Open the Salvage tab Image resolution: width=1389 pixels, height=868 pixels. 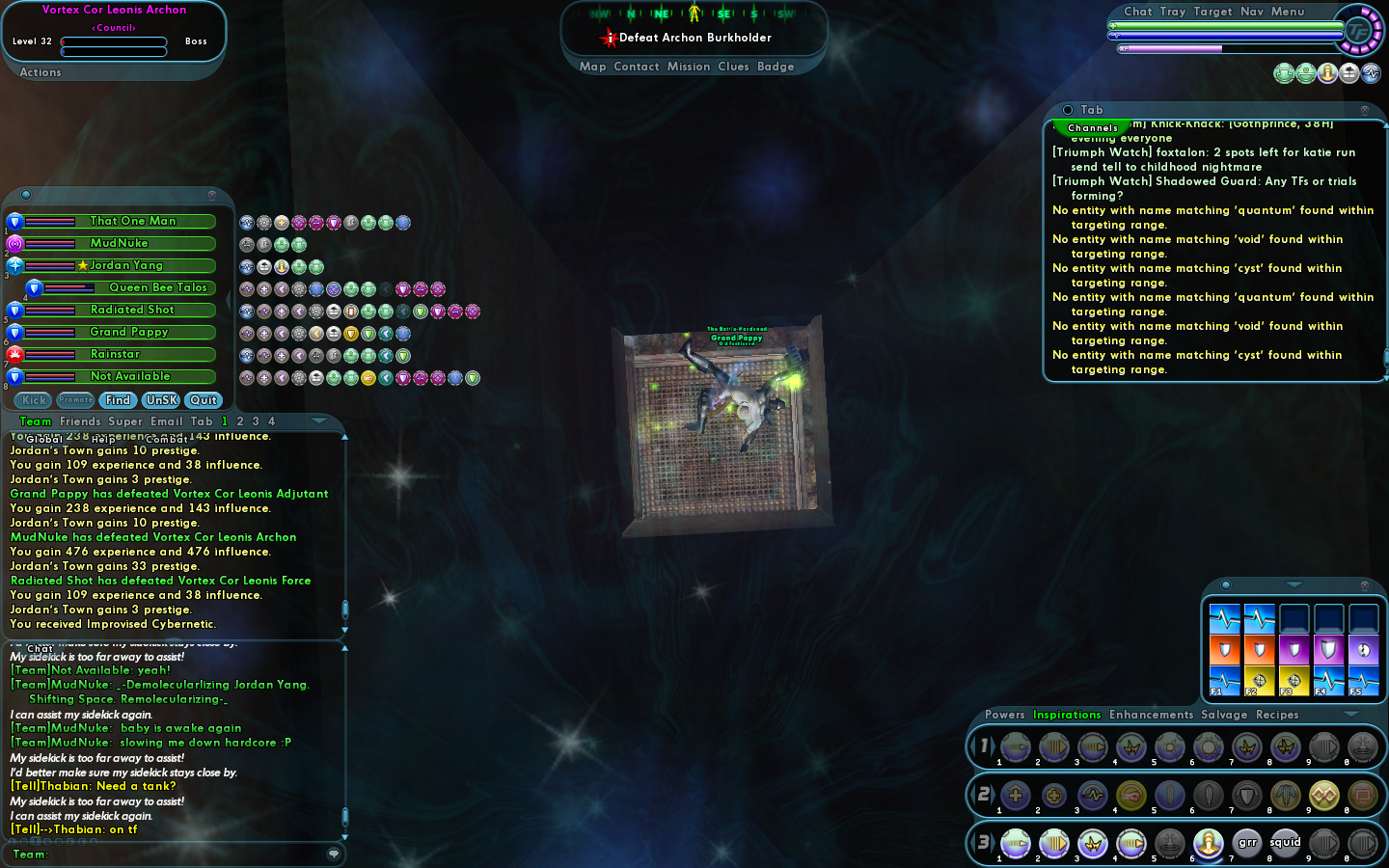(x=1224, y=715)
